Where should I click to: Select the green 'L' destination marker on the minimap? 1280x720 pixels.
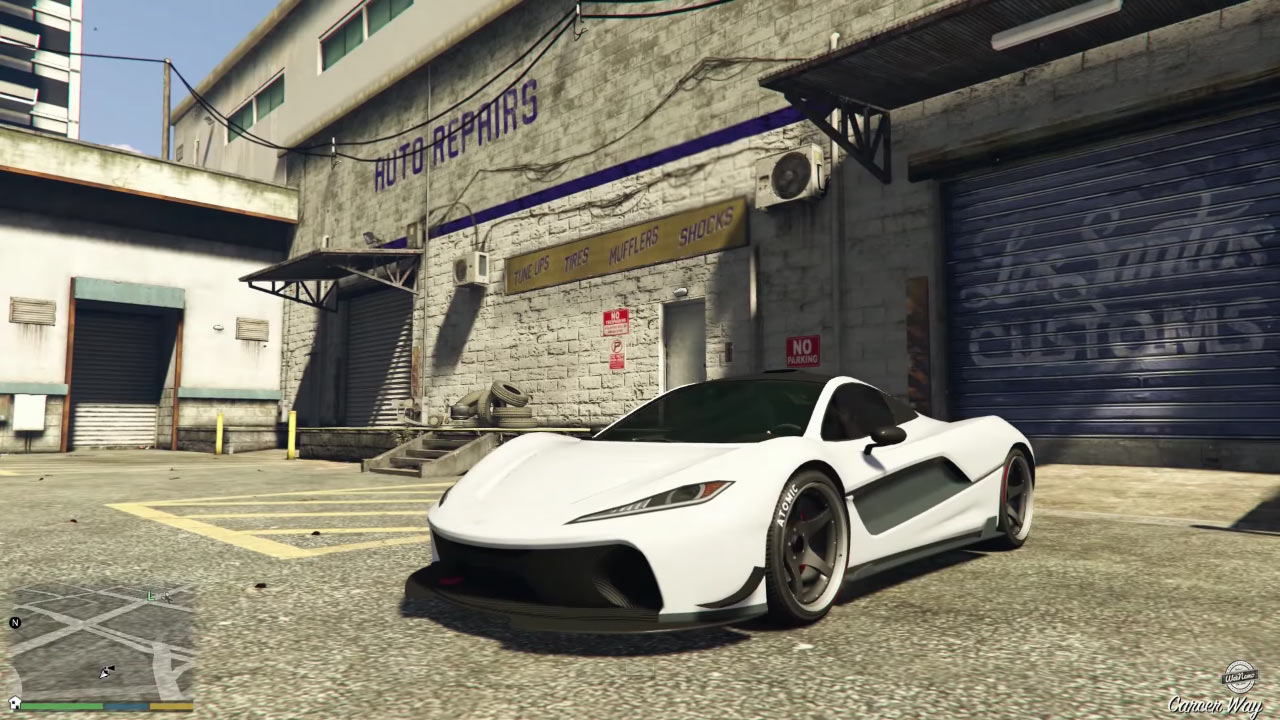pos(150,596)
